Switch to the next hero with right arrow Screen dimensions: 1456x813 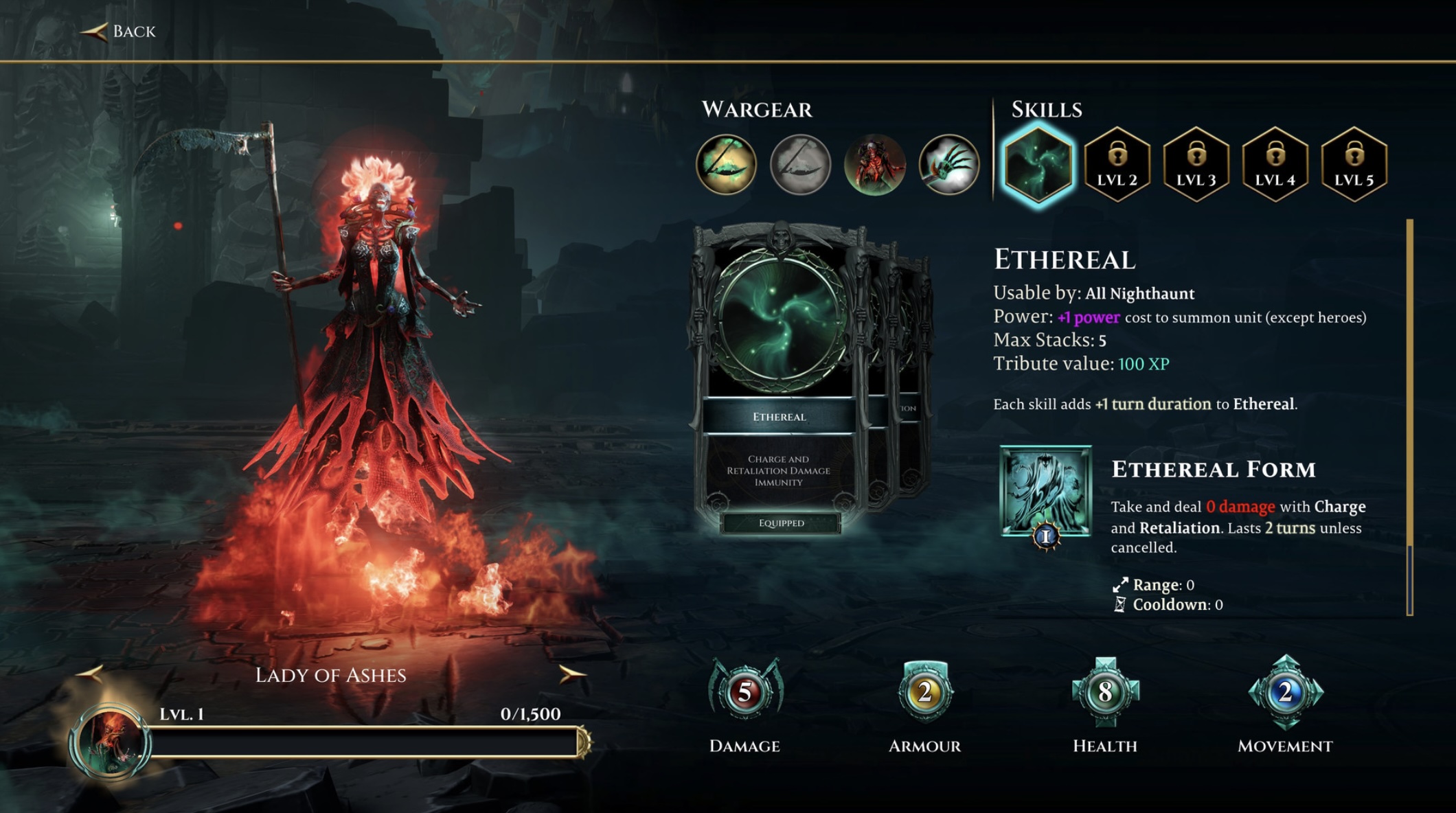pos(571,674)
